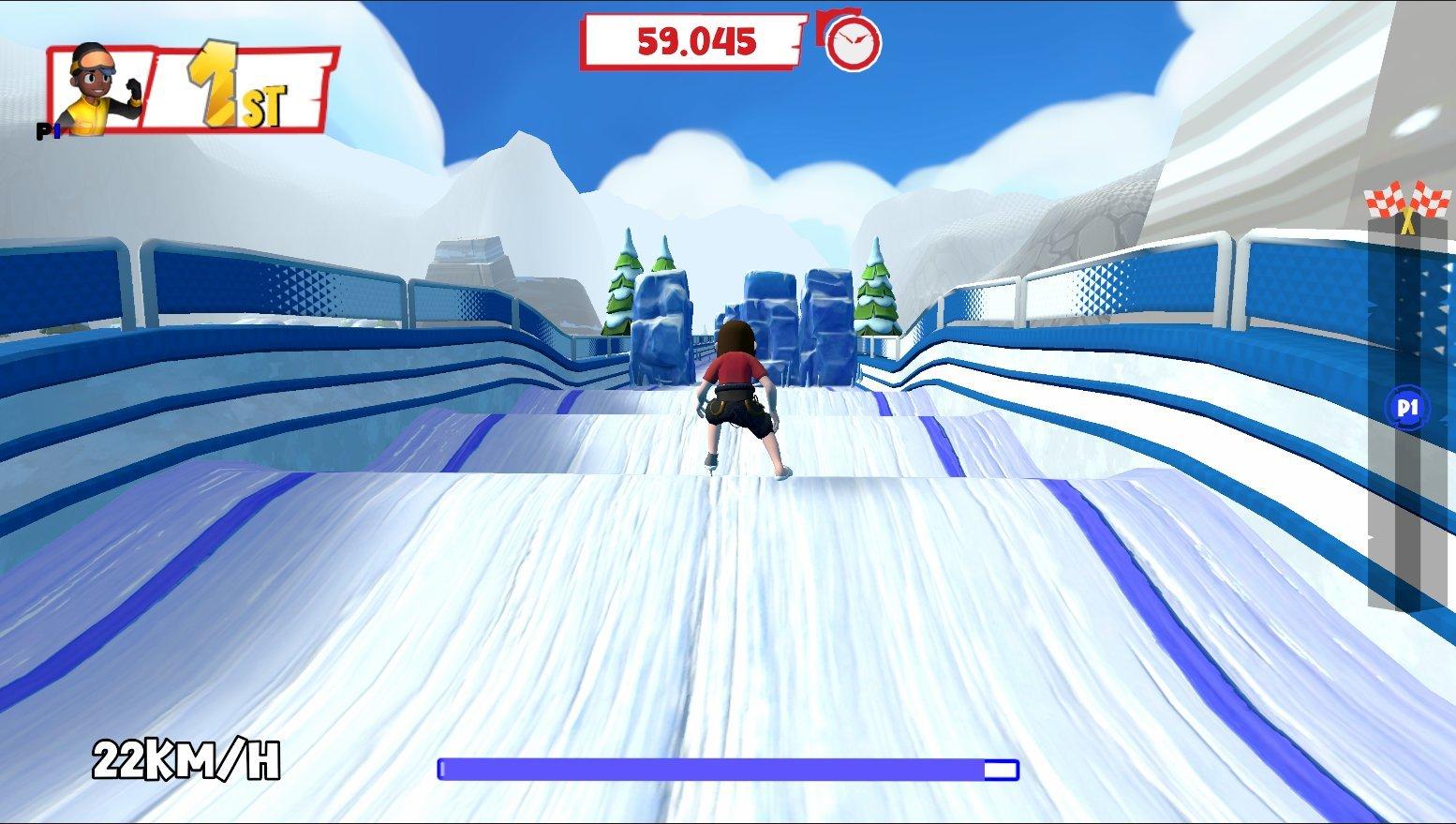Viewport: 1456px width, 824px height.
Task: Click the white segment of the progress bar
Action: tap(998, 770)
